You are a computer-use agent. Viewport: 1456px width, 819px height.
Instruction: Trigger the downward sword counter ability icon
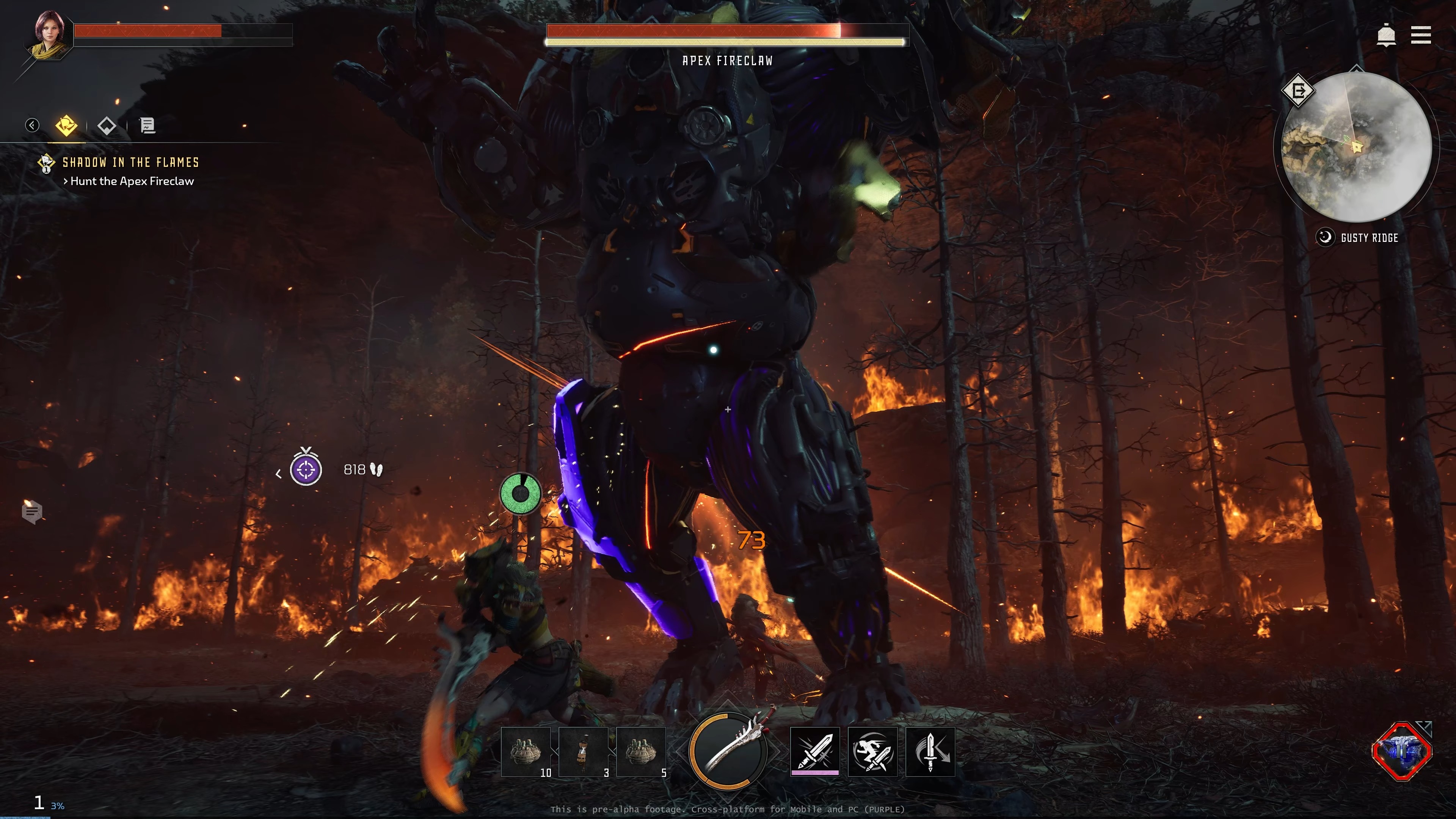pyautogui.click(x=930, y=752)
